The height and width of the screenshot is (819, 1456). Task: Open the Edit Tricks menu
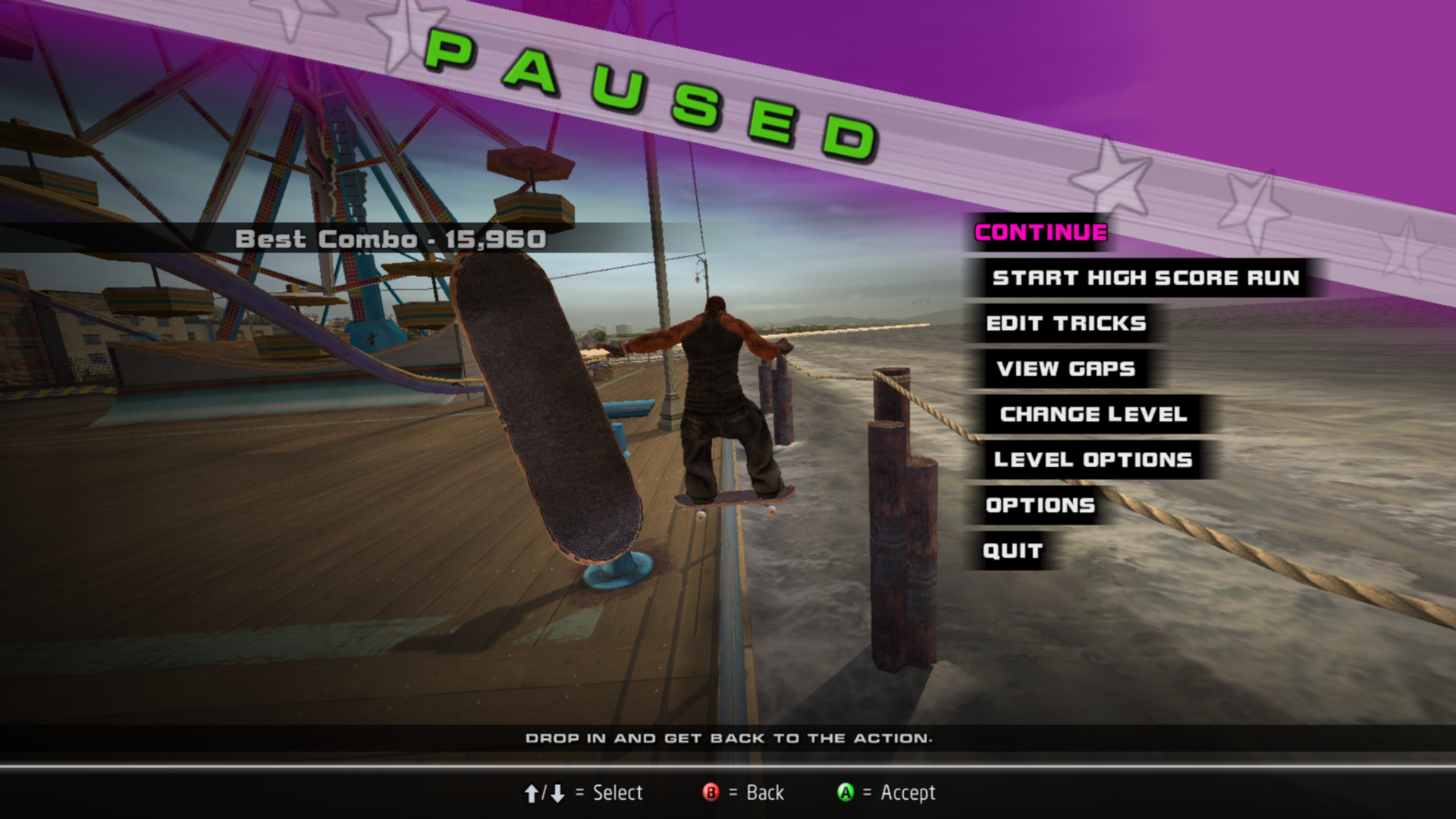pos(1065,324)
